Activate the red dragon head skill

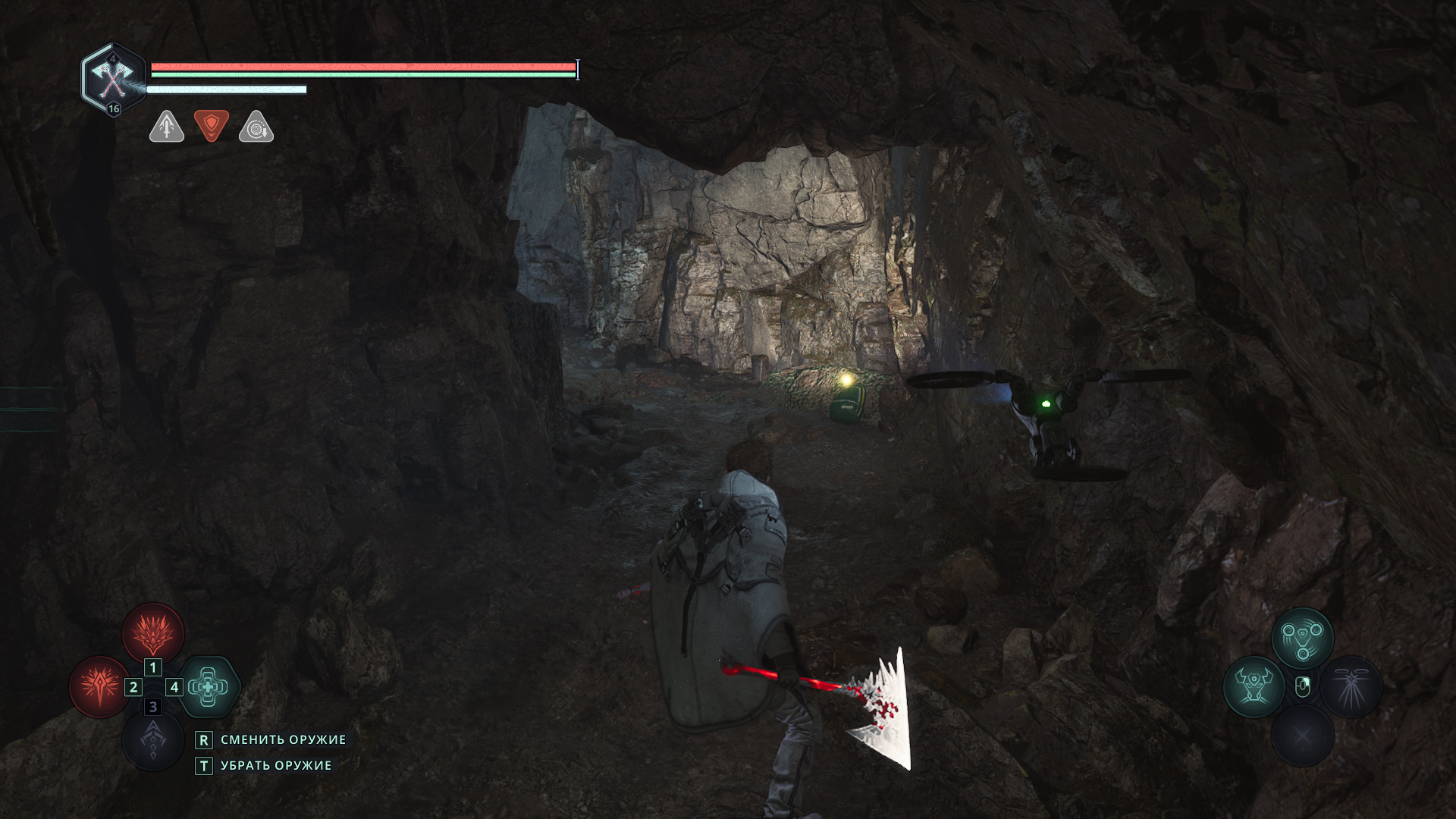pos(153,634)
